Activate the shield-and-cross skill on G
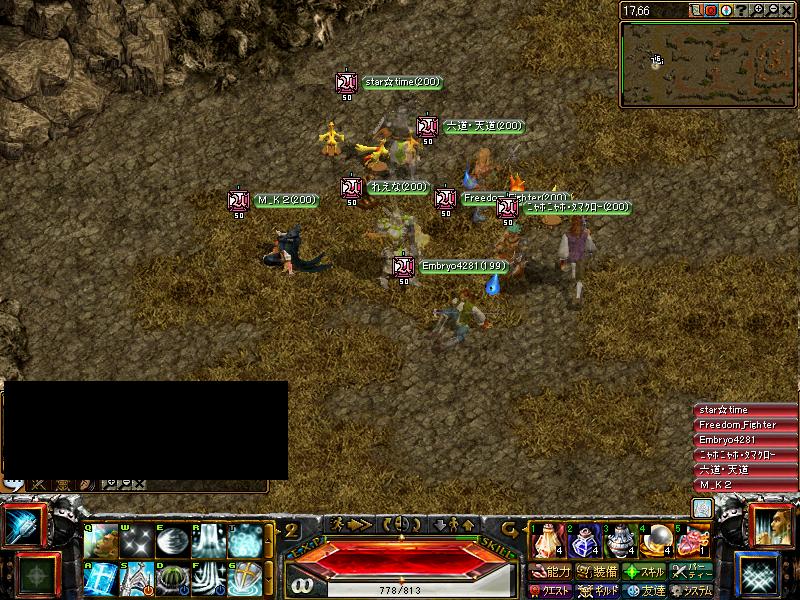 coord(245,579)
